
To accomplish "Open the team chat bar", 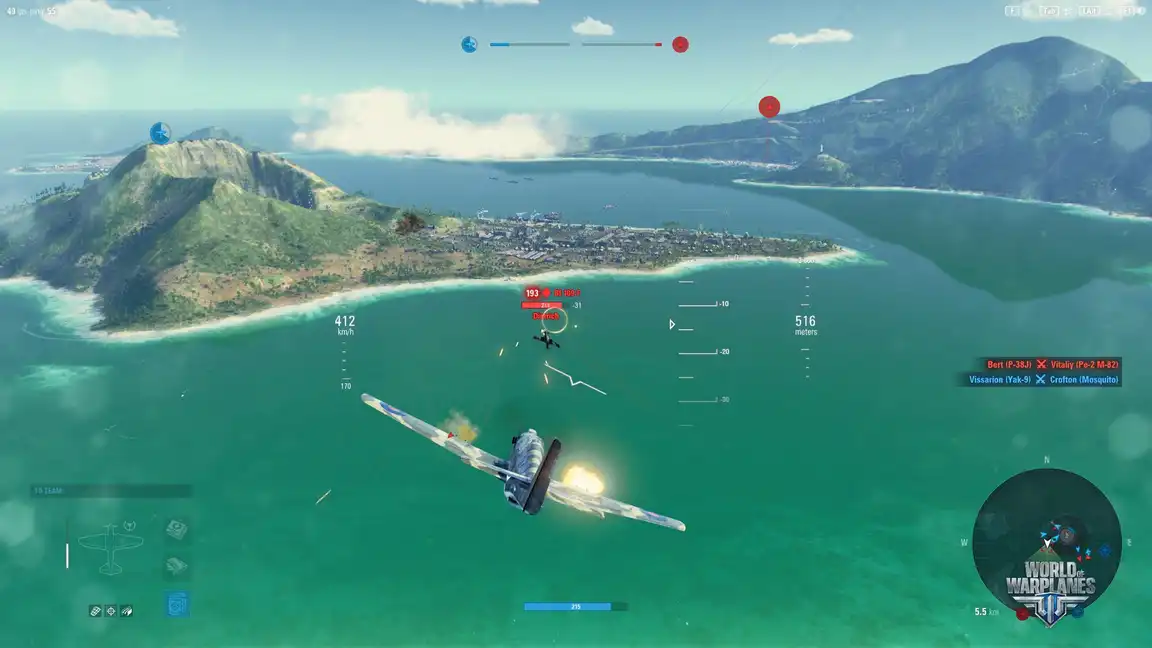I will 110,491.
